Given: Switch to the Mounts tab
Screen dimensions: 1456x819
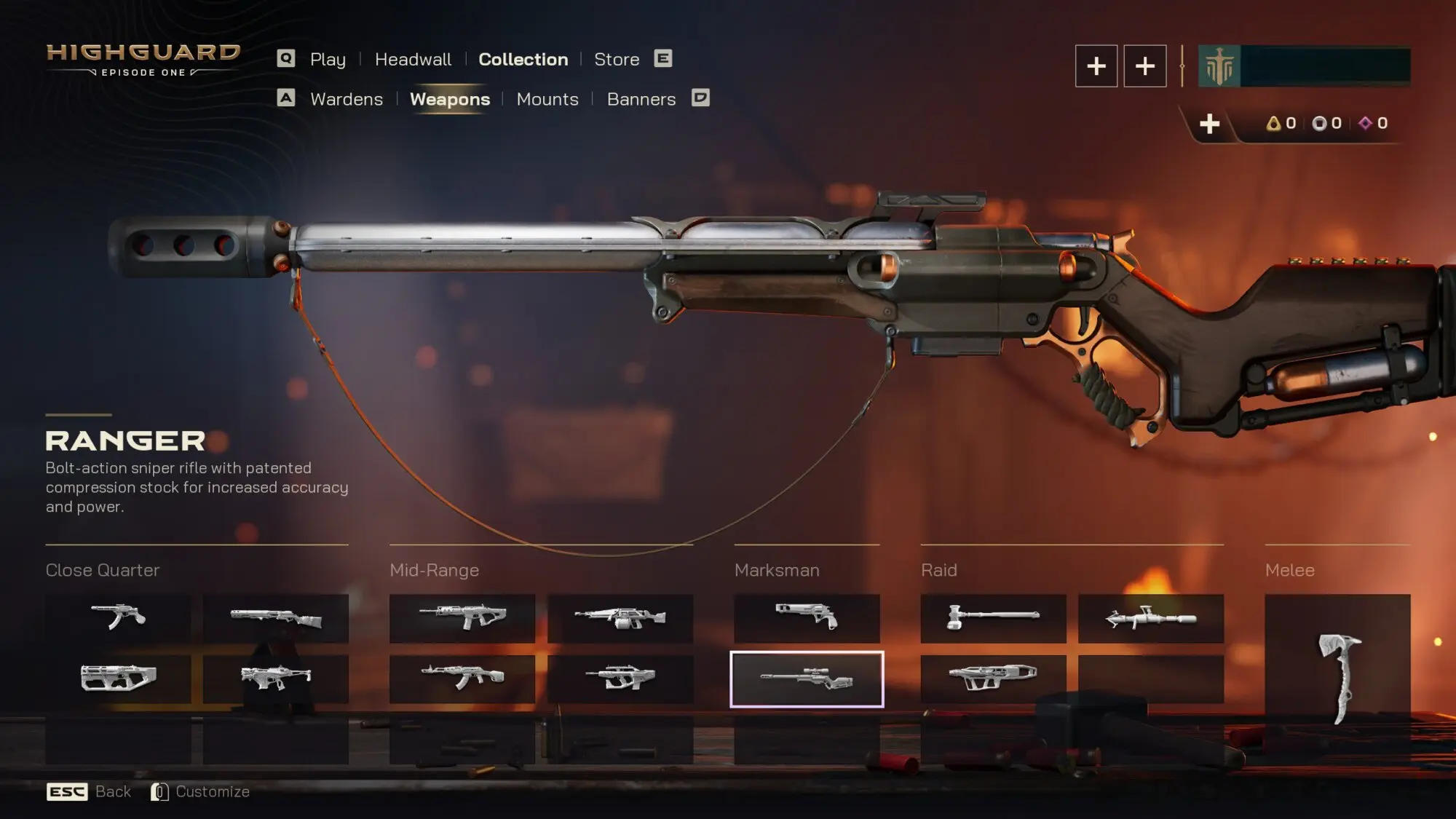Looking at the screenshot, I should click(x=547, y=100).
